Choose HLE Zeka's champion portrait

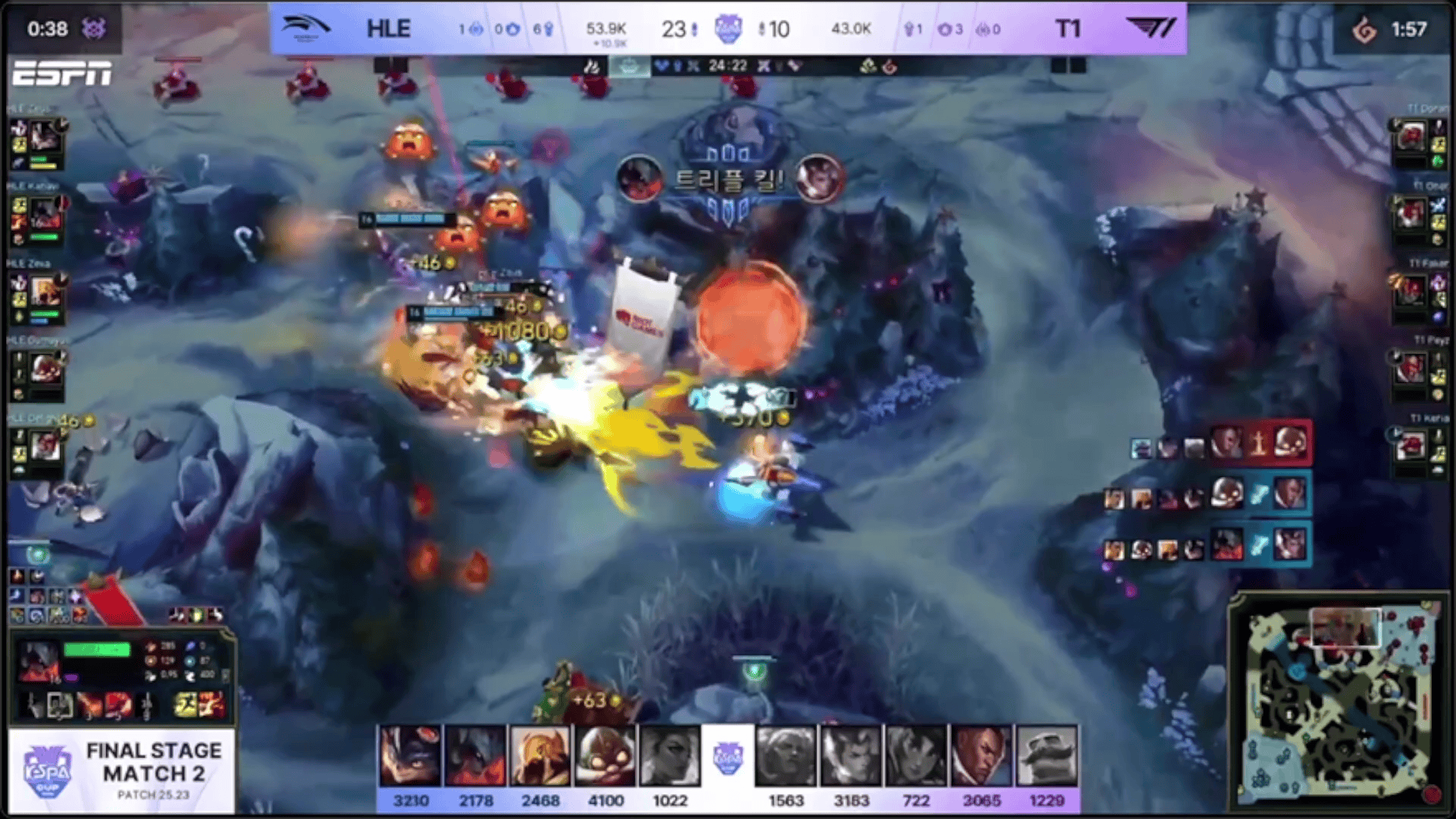[45, 292]
